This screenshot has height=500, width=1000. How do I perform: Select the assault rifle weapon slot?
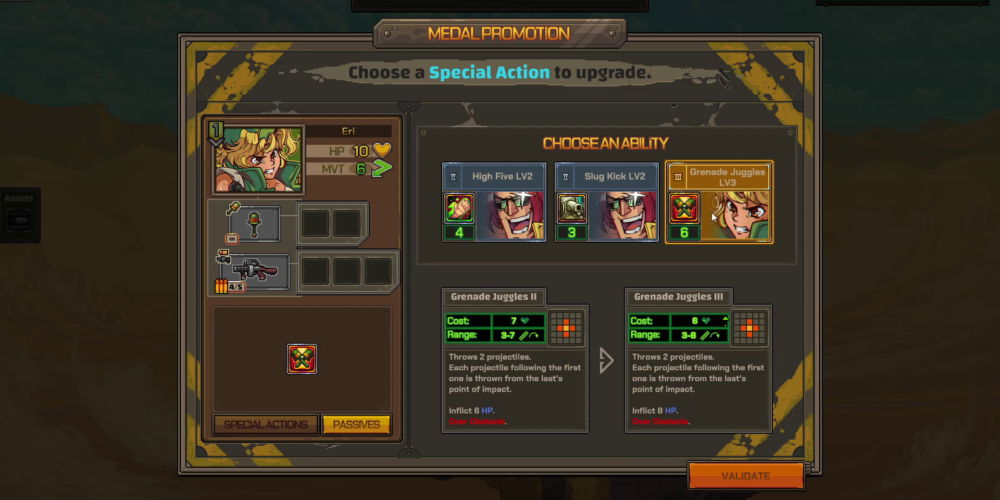252,272
